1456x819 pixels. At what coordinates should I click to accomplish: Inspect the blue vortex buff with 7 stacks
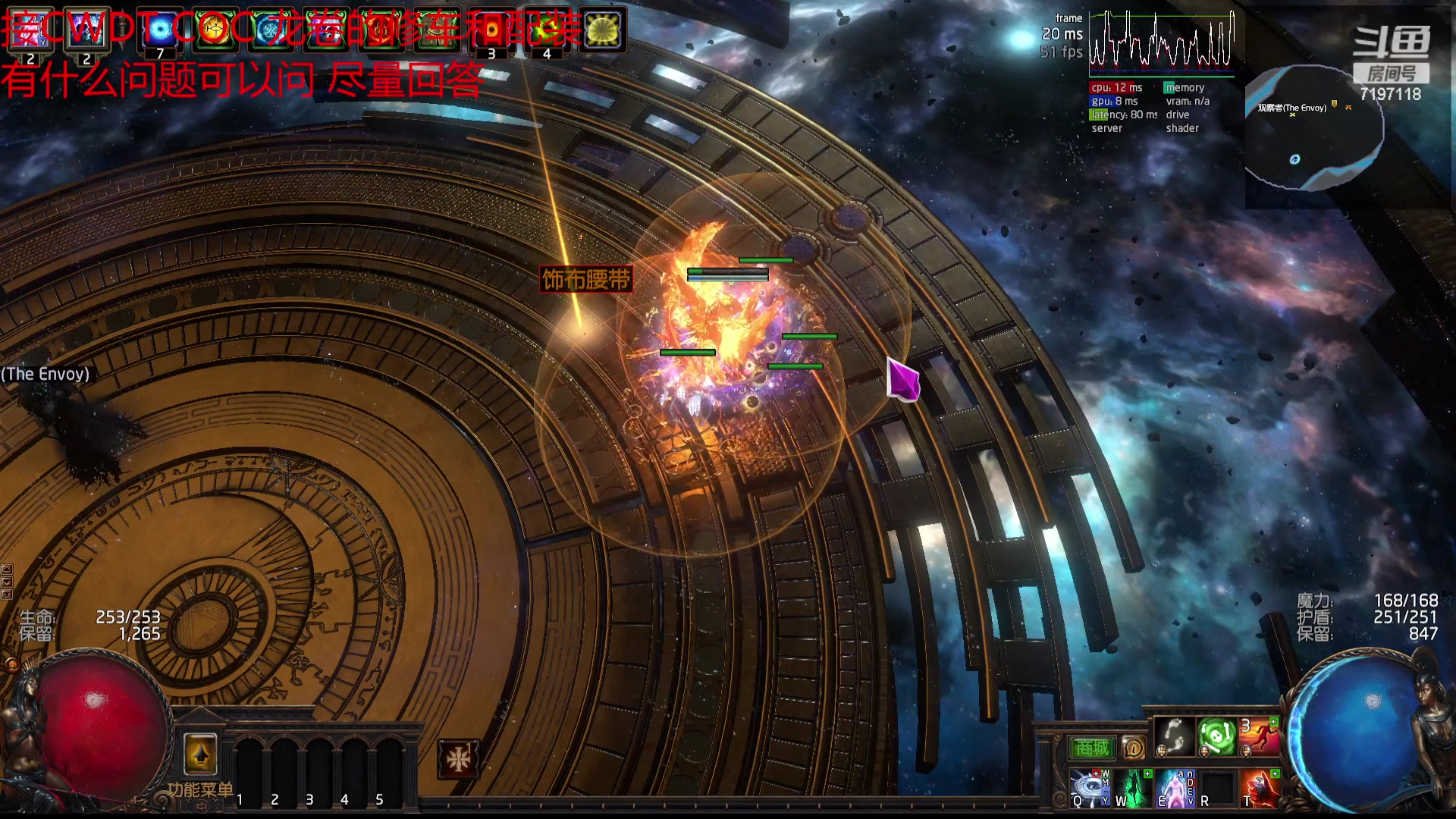(160, 31)
